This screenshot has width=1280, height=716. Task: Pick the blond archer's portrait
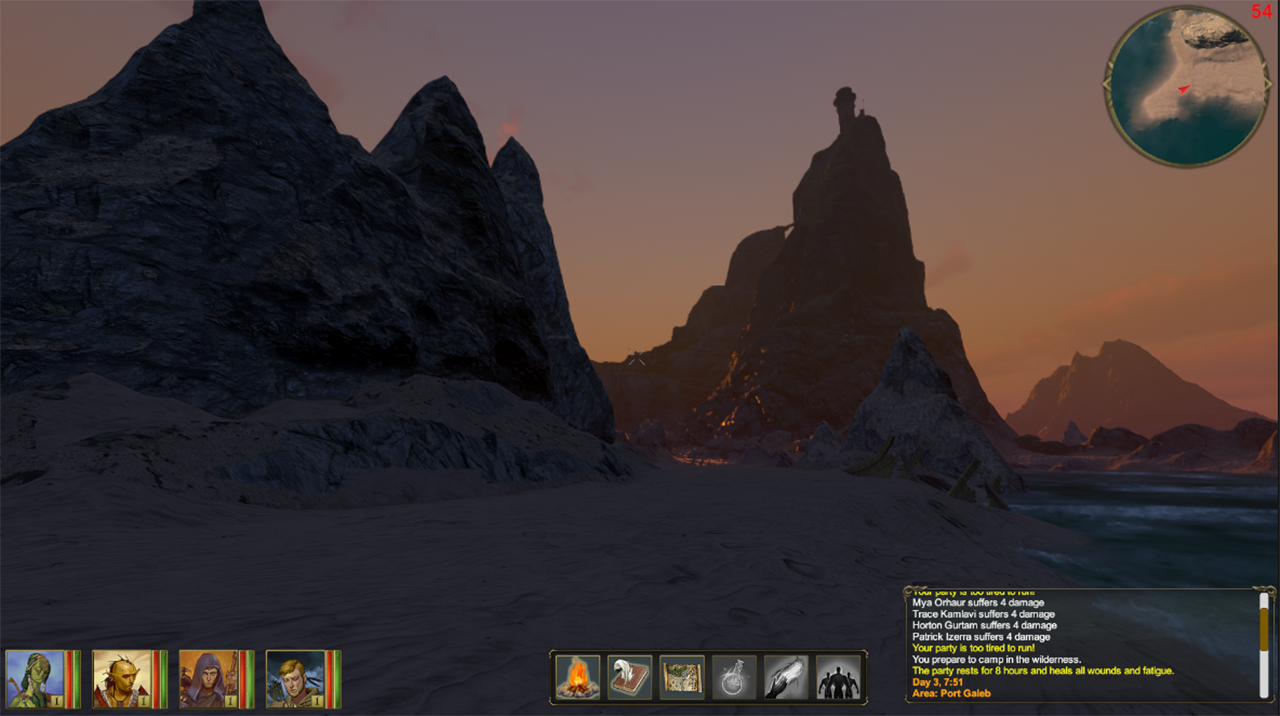point(296,679)
